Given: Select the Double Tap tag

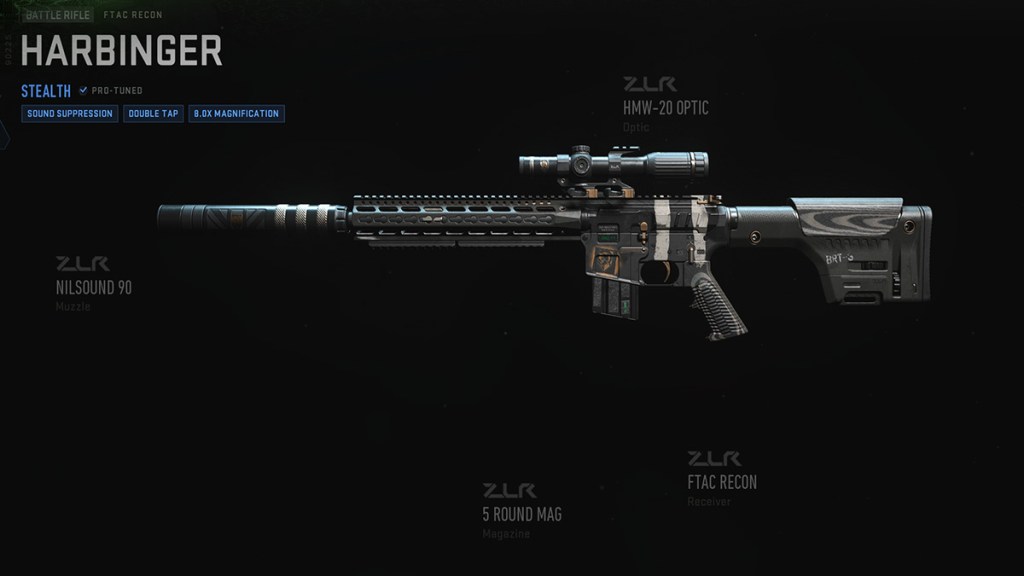Looking at the screenshot, I should point(154,114).
